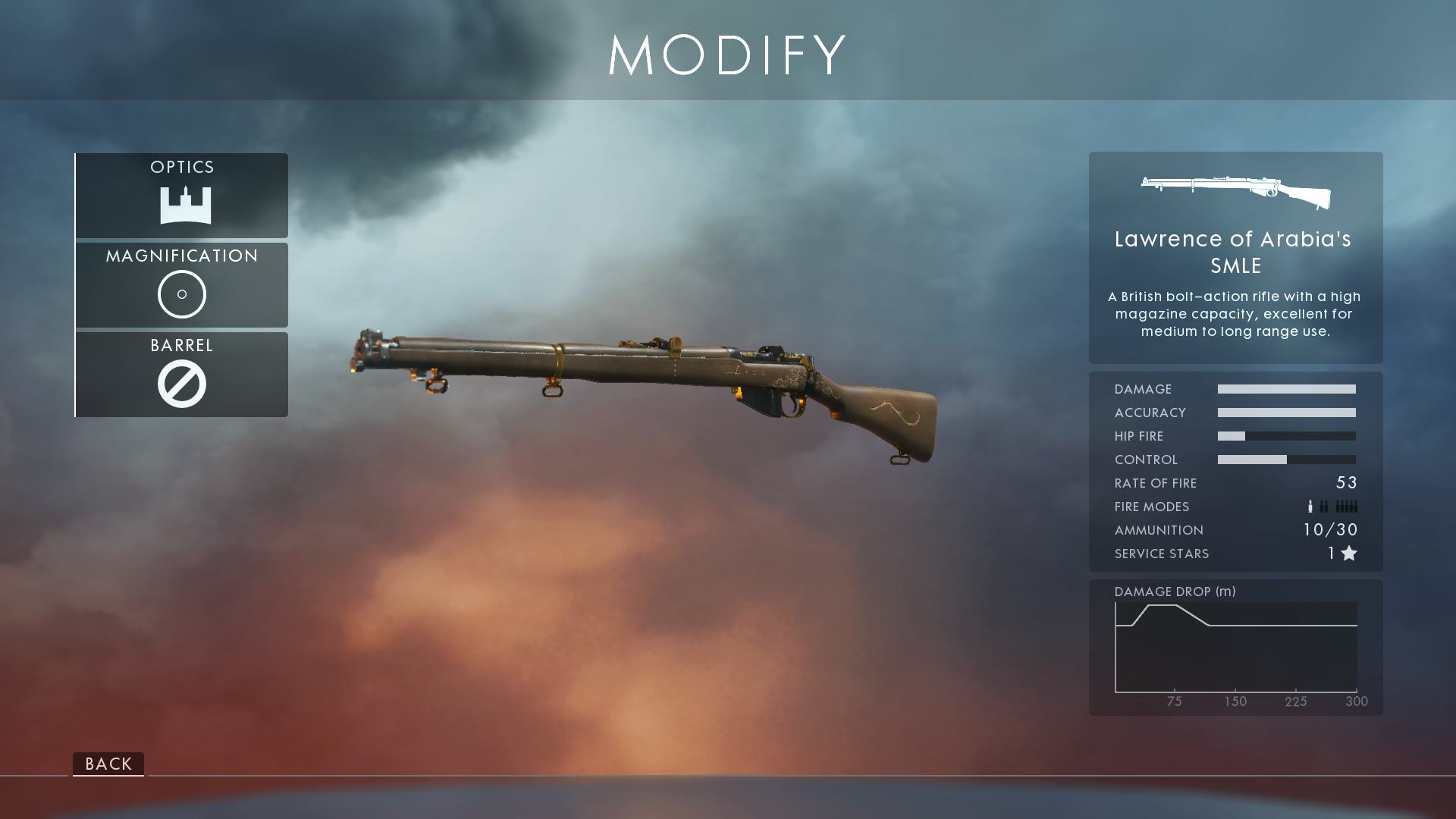
Task: Open Lawrence of Arabia's SMLE description
Action: coord(1235,313)
